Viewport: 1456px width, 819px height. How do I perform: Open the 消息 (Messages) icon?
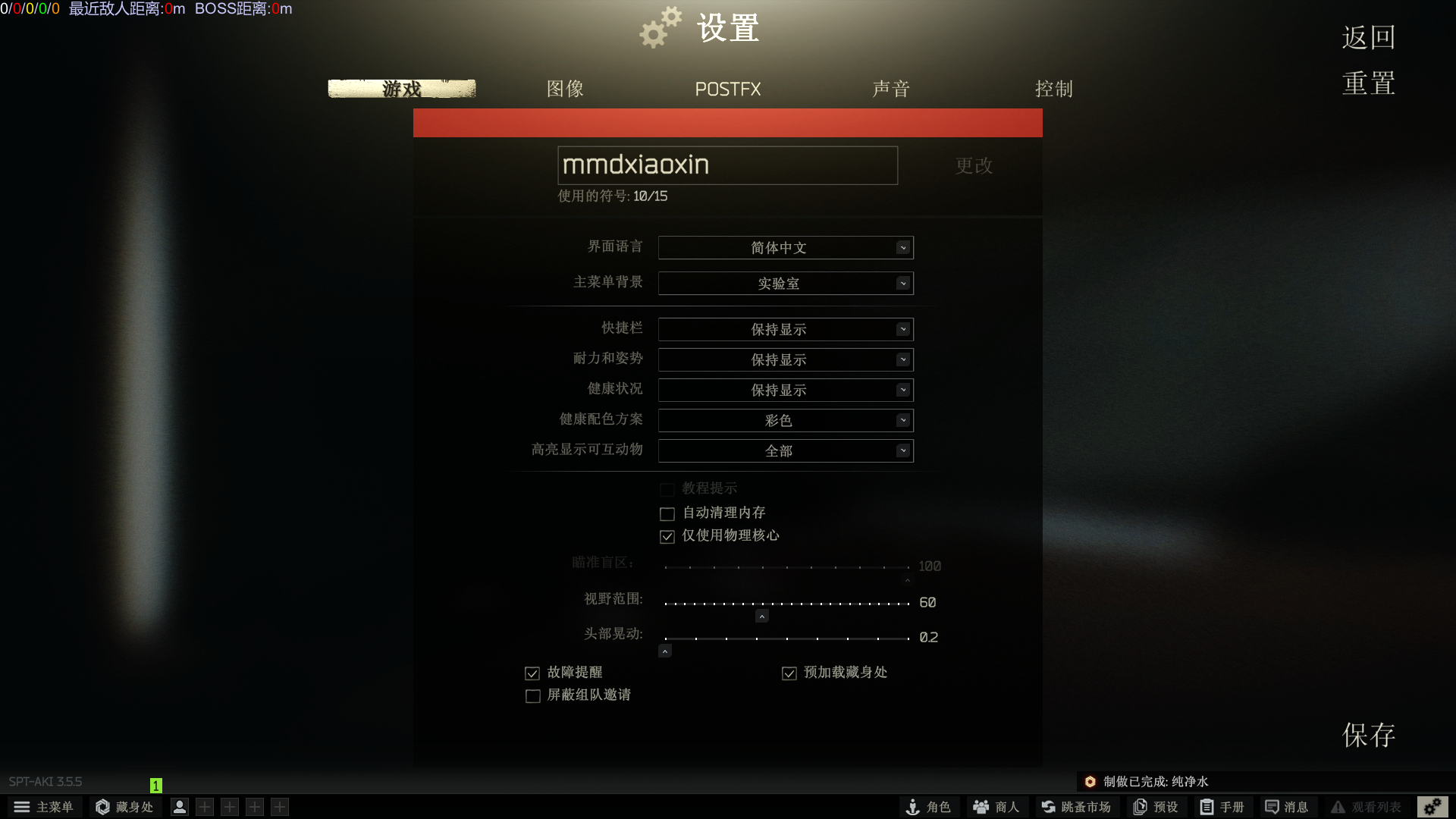click(x=1288, y=807)
